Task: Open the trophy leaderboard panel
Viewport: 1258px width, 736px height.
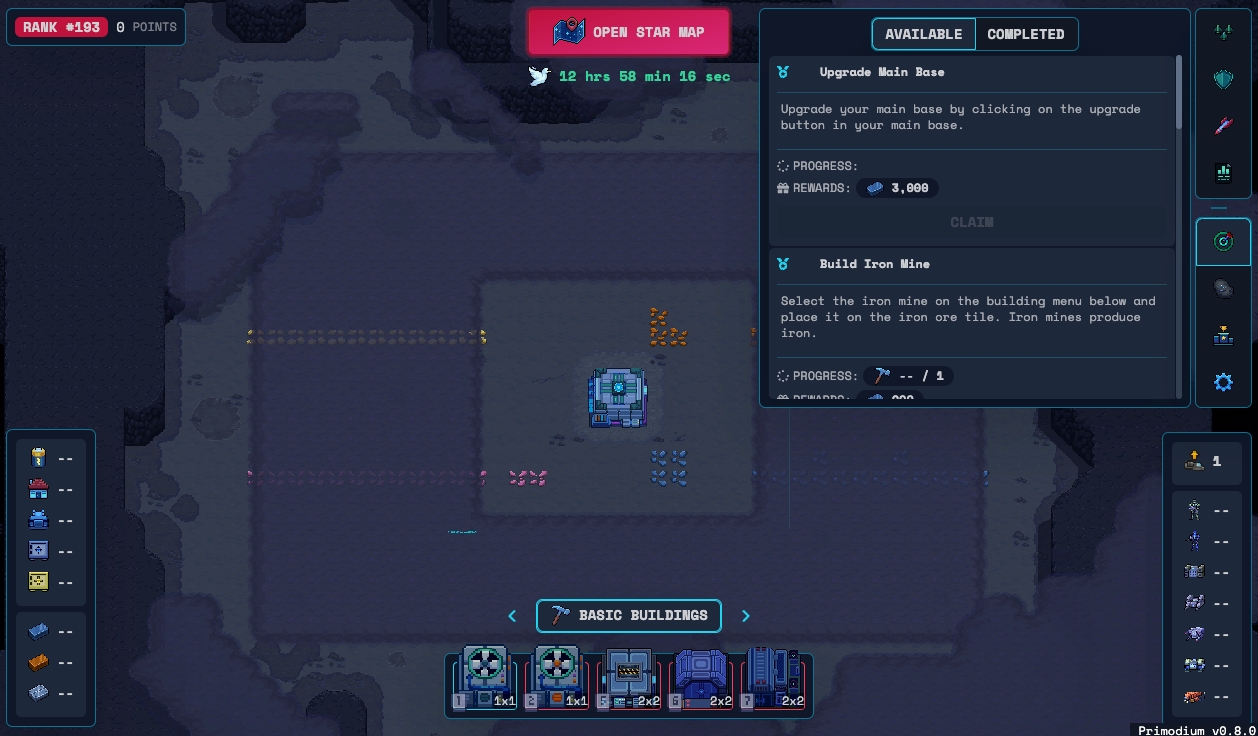Action: [1223, 336]
